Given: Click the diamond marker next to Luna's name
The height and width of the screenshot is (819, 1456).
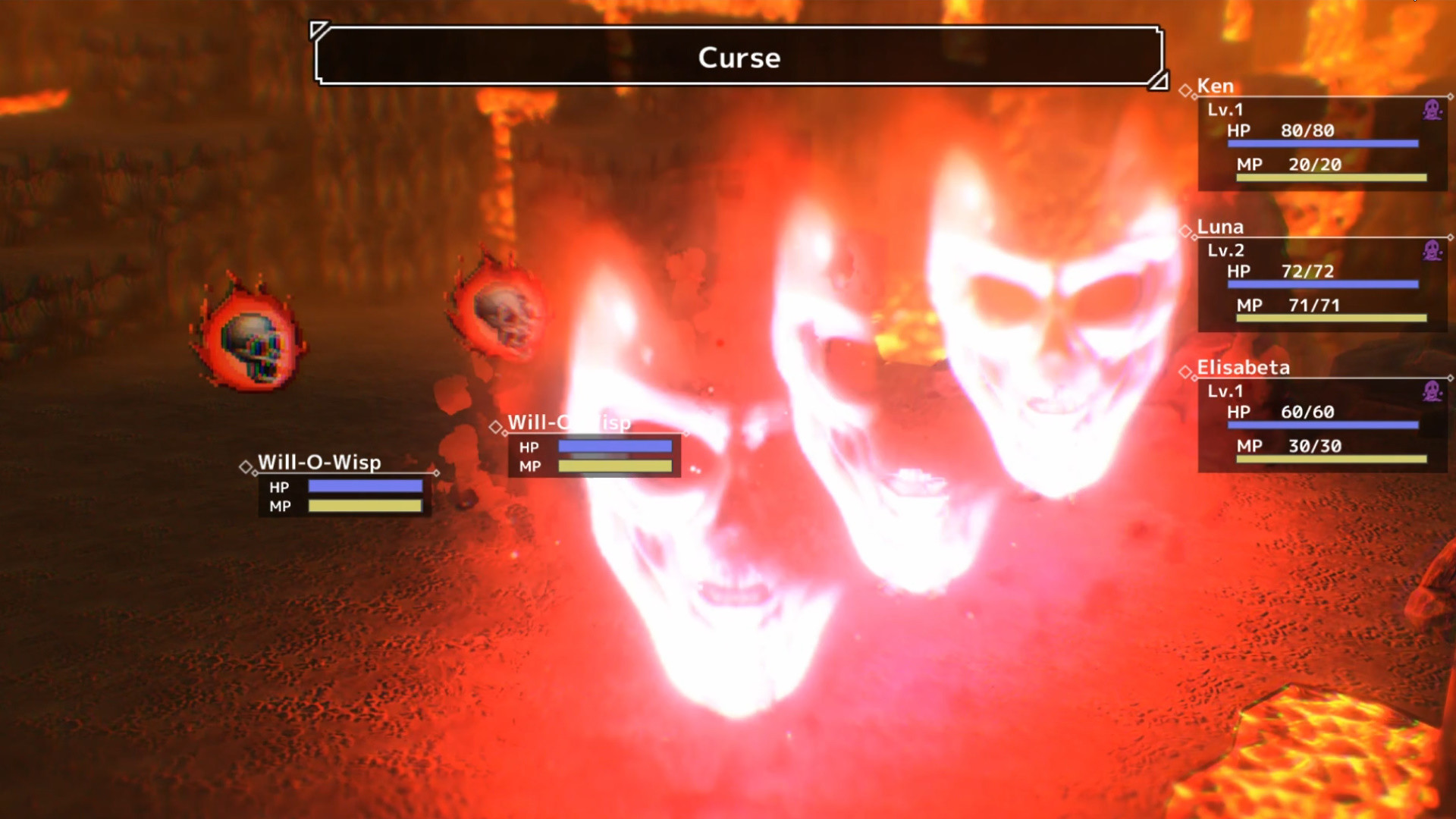Looking at the screenshot, I should click(1185, 231).
